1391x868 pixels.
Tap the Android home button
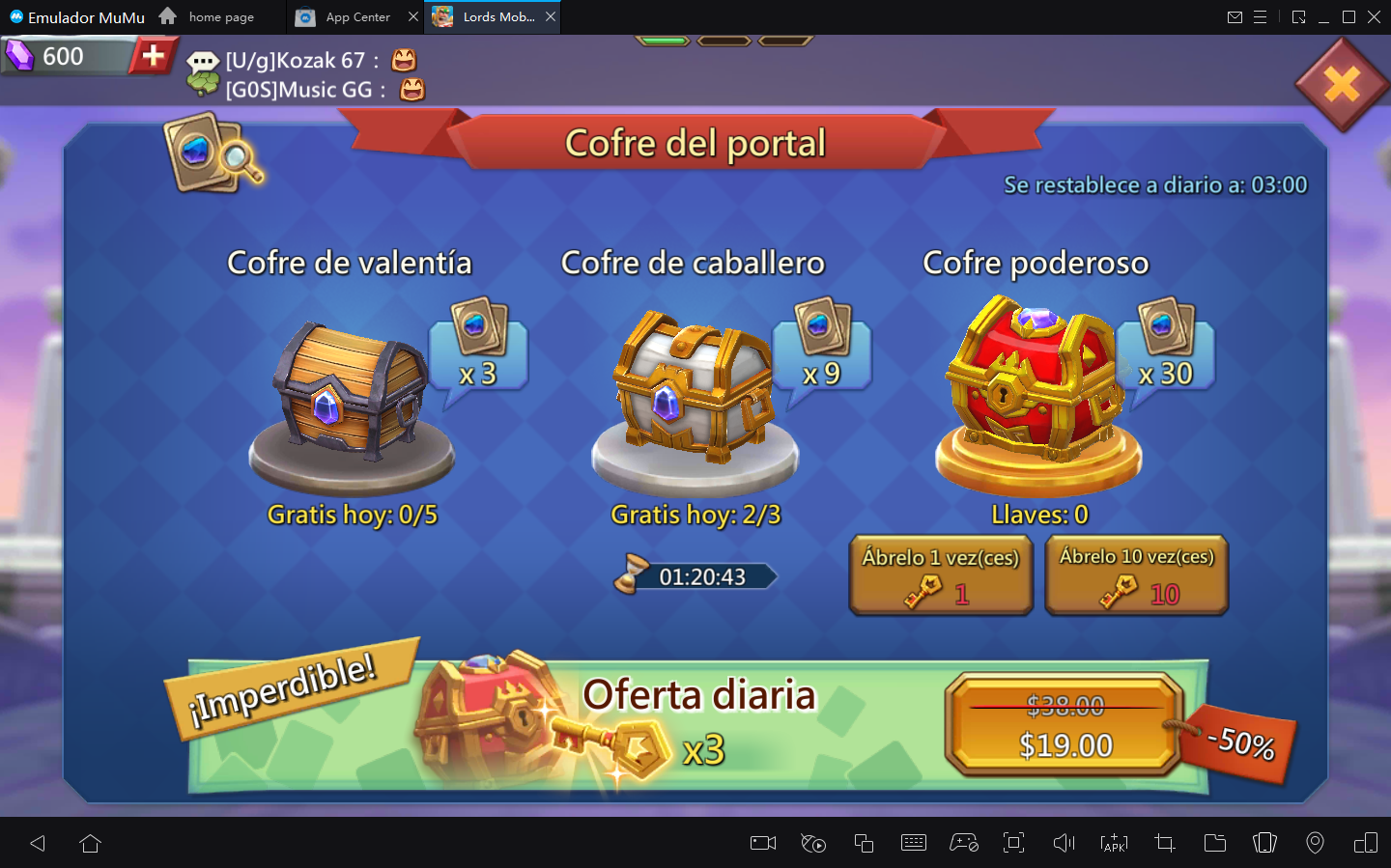coord(91,844)
